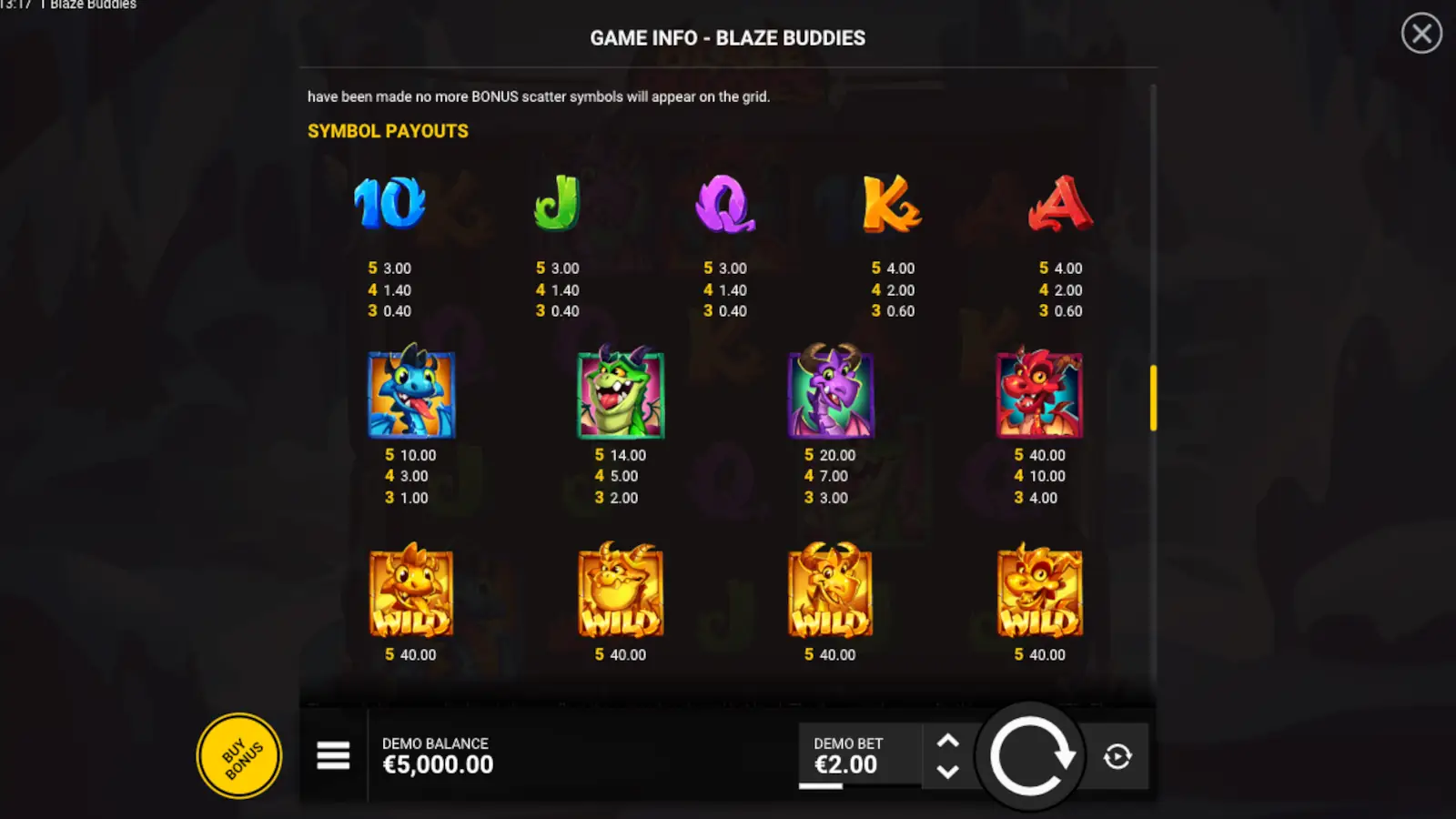Image resolution: width=1456 pixels, height=819 pixels.
Task: Click the red dragon symbol
Action: [1039, 394]
